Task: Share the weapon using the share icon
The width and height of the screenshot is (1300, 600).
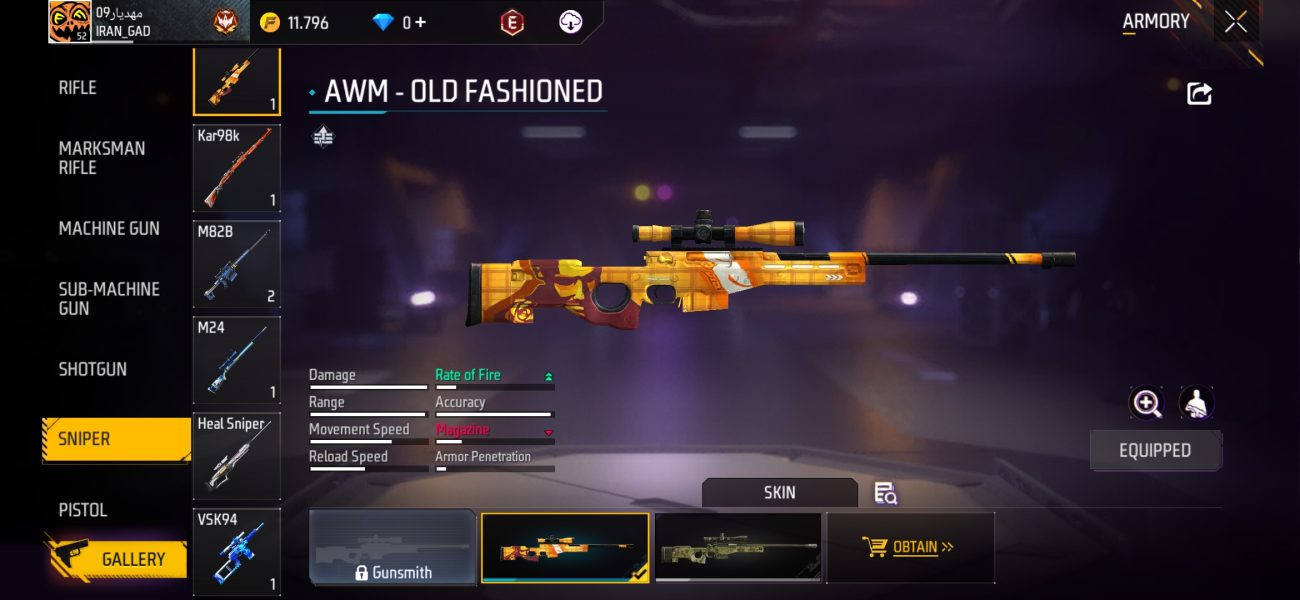Action: [1199, 94]
